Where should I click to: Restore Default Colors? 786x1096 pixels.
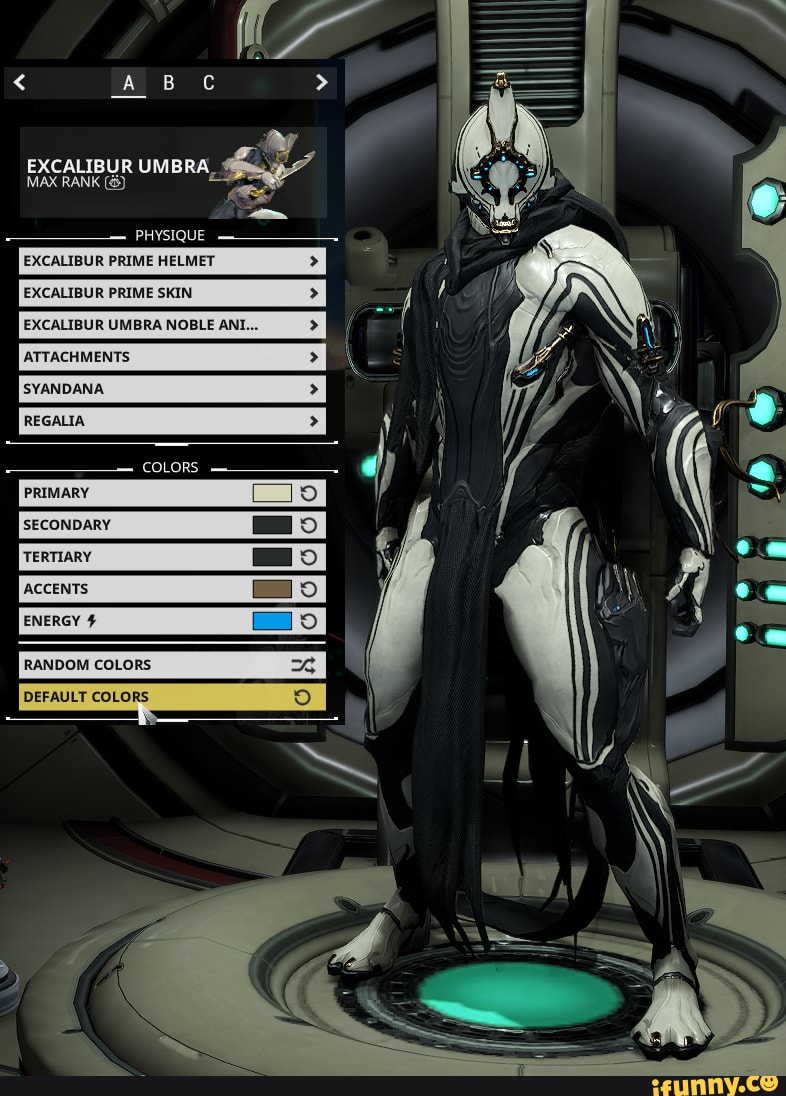tap(172, 697)
